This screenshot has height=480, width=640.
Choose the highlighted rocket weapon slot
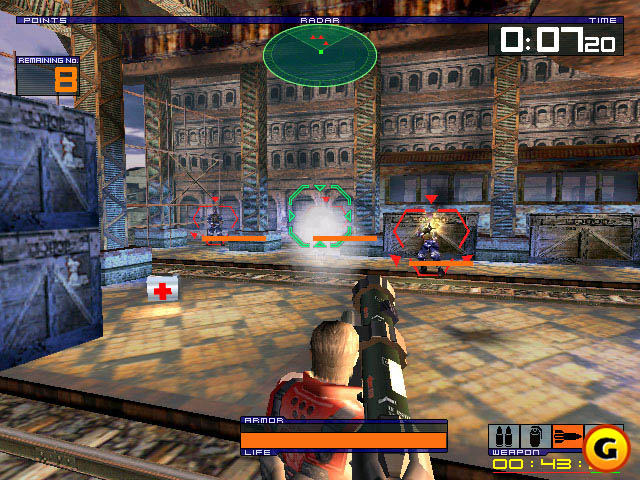(565, 437)
